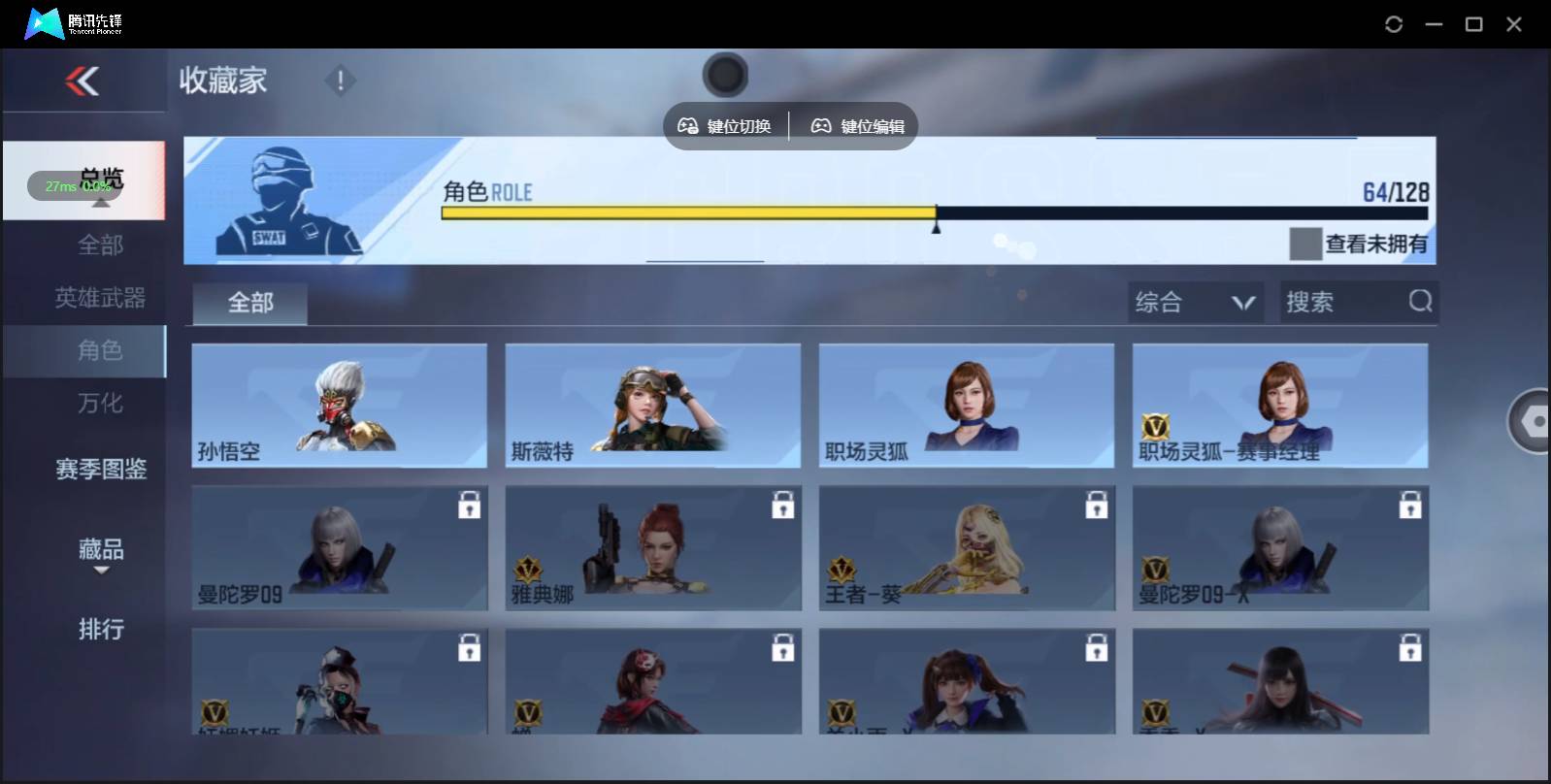Open 键位编辑 via its controller icon

(x=821, y=125)
